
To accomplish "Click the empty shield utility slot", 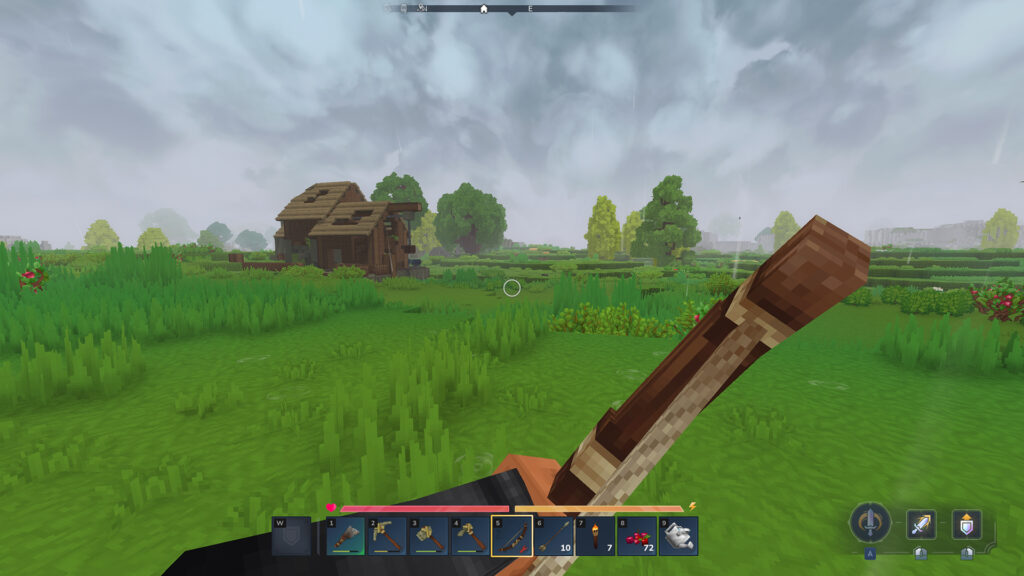I will [291, 536].
